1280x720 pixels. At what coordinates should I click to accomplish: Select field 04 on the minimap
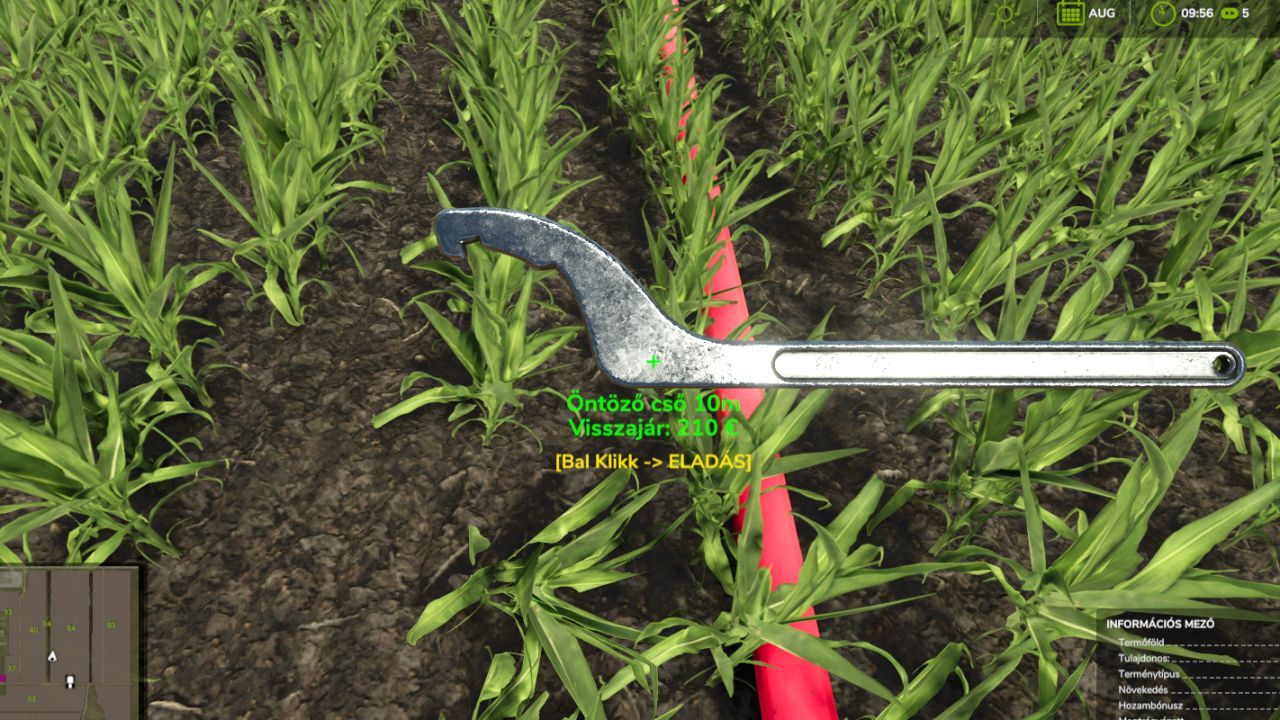(x=72, y=628)
